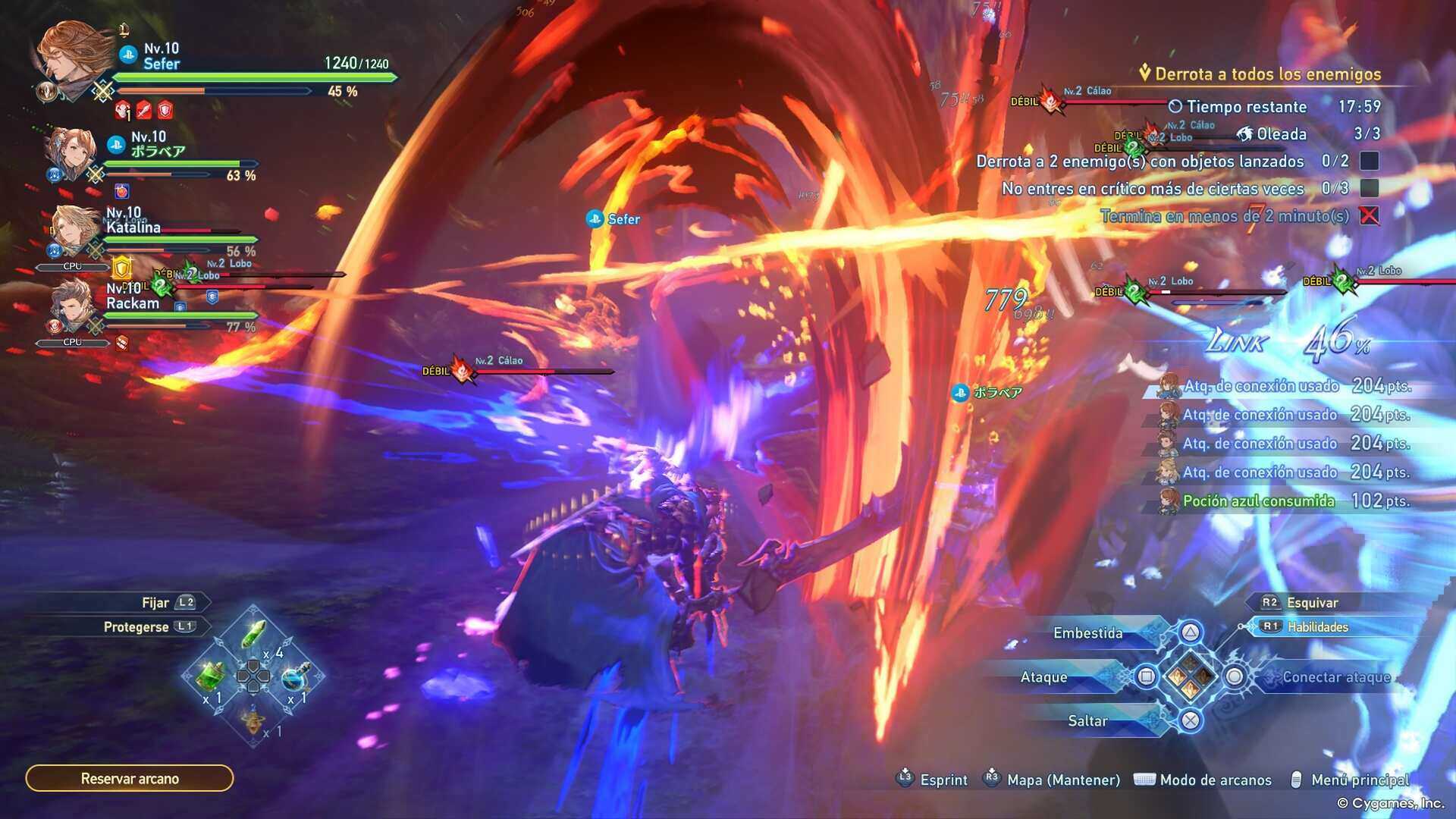Activate the Conectar ataque action

click(x=1336, y=677)
